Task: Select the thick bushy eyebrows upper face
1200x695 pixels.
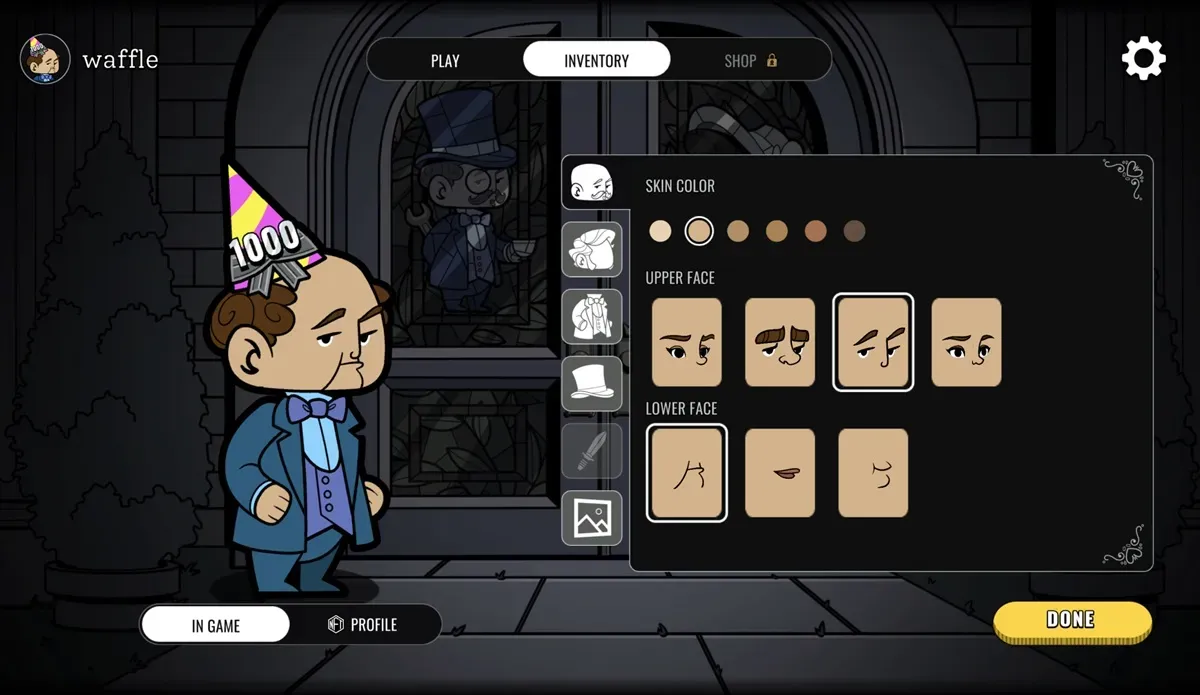Action: pos(780,342)
